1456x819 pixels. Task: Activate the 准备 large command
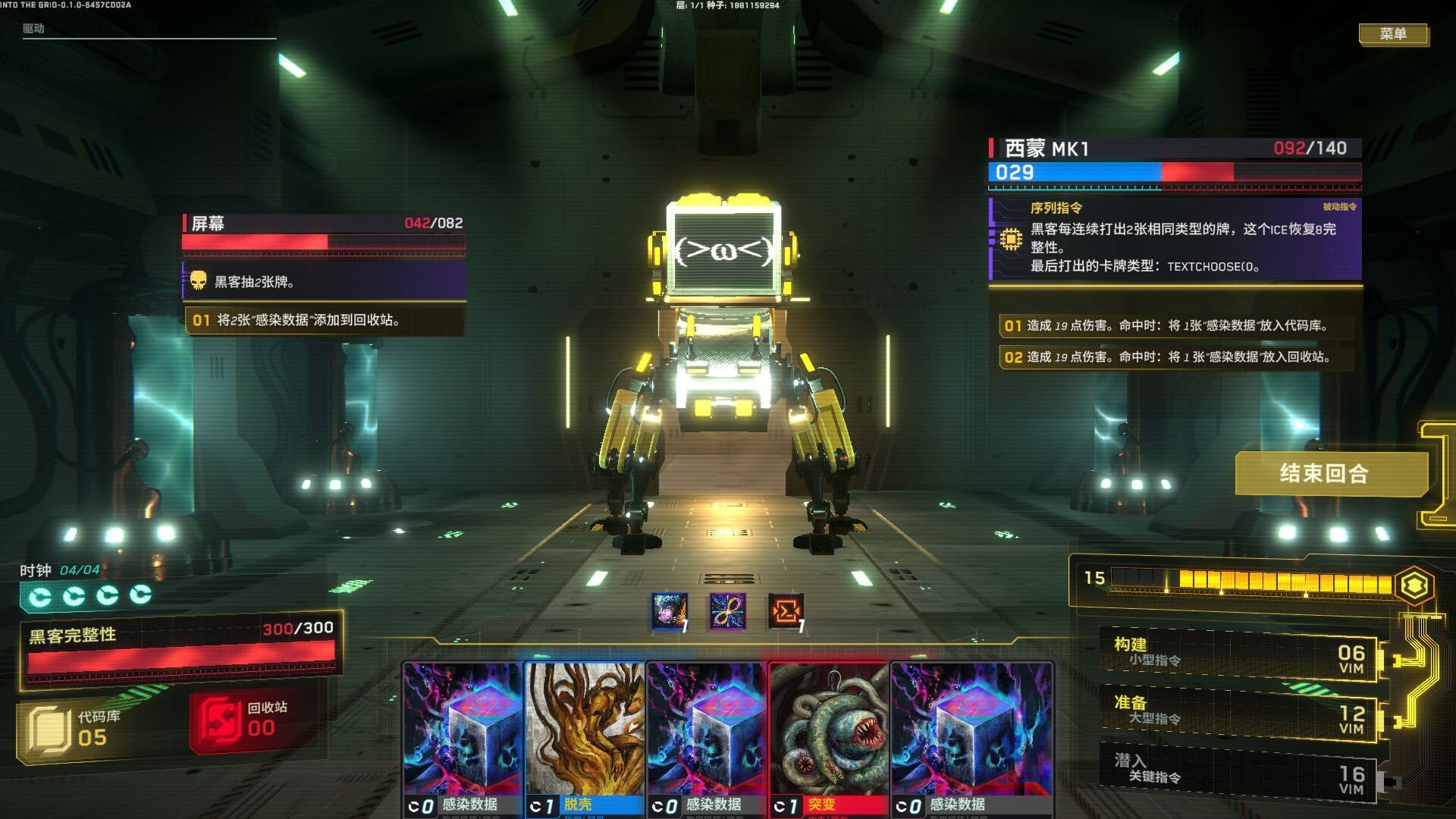[x=1238, y=711]
